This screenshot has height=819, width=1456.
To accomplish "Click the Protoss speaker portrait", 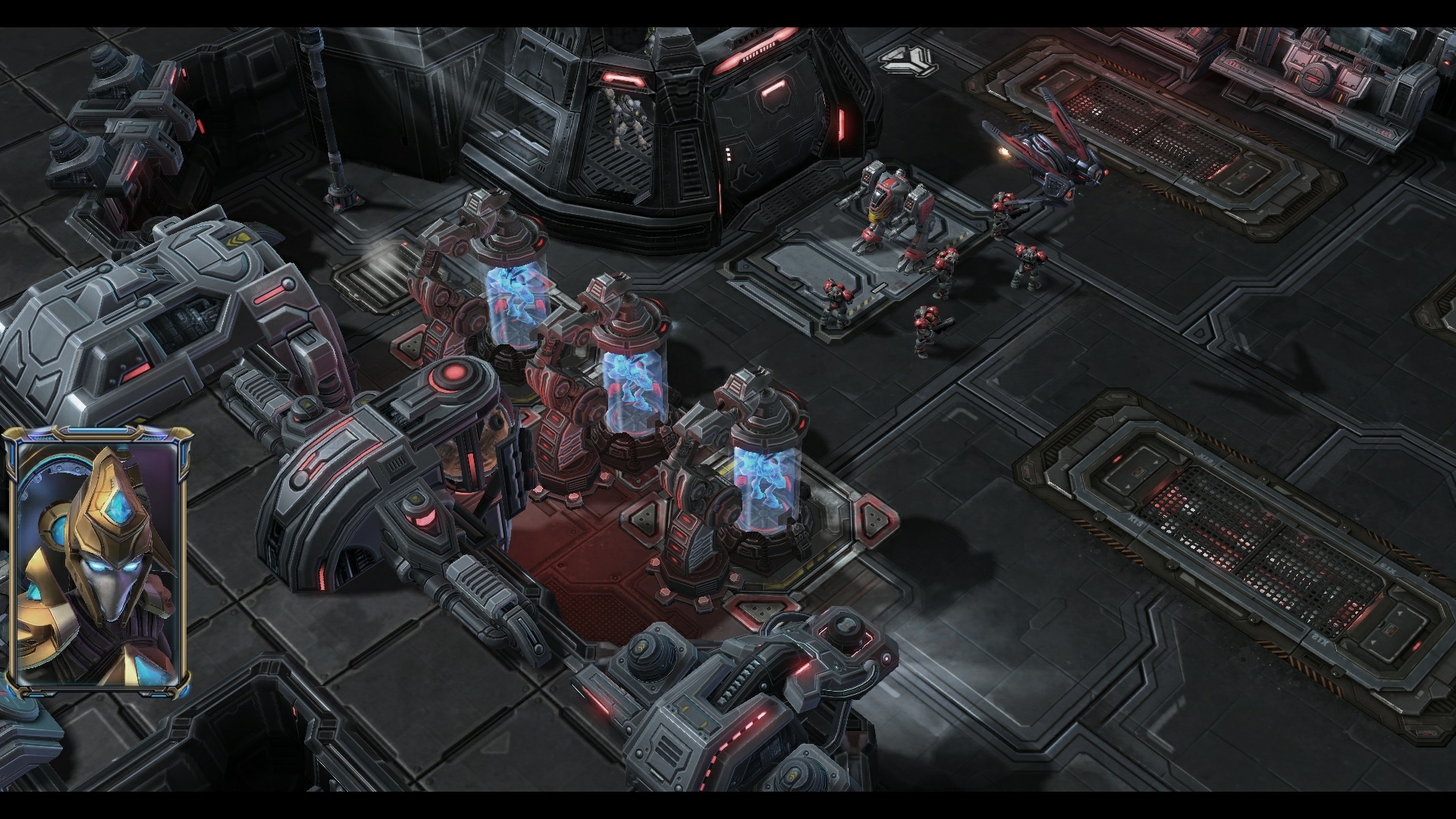I will [x=98, y=562].
